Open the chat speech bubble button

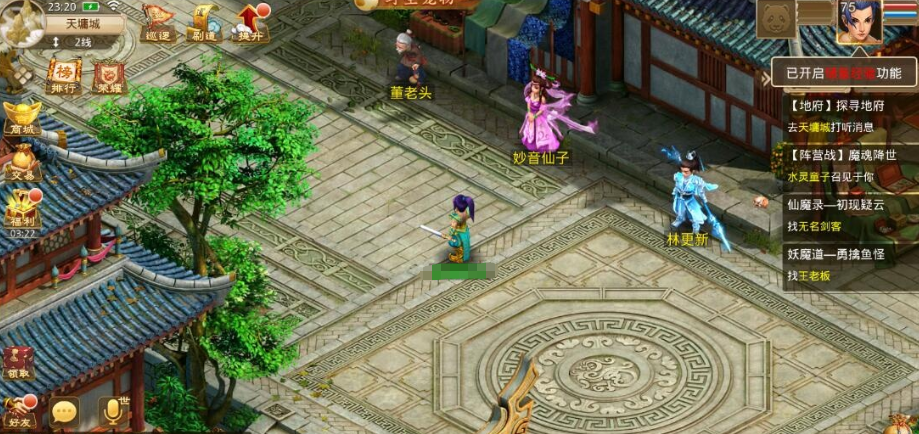pyautogui.click(x=65, y=411)
